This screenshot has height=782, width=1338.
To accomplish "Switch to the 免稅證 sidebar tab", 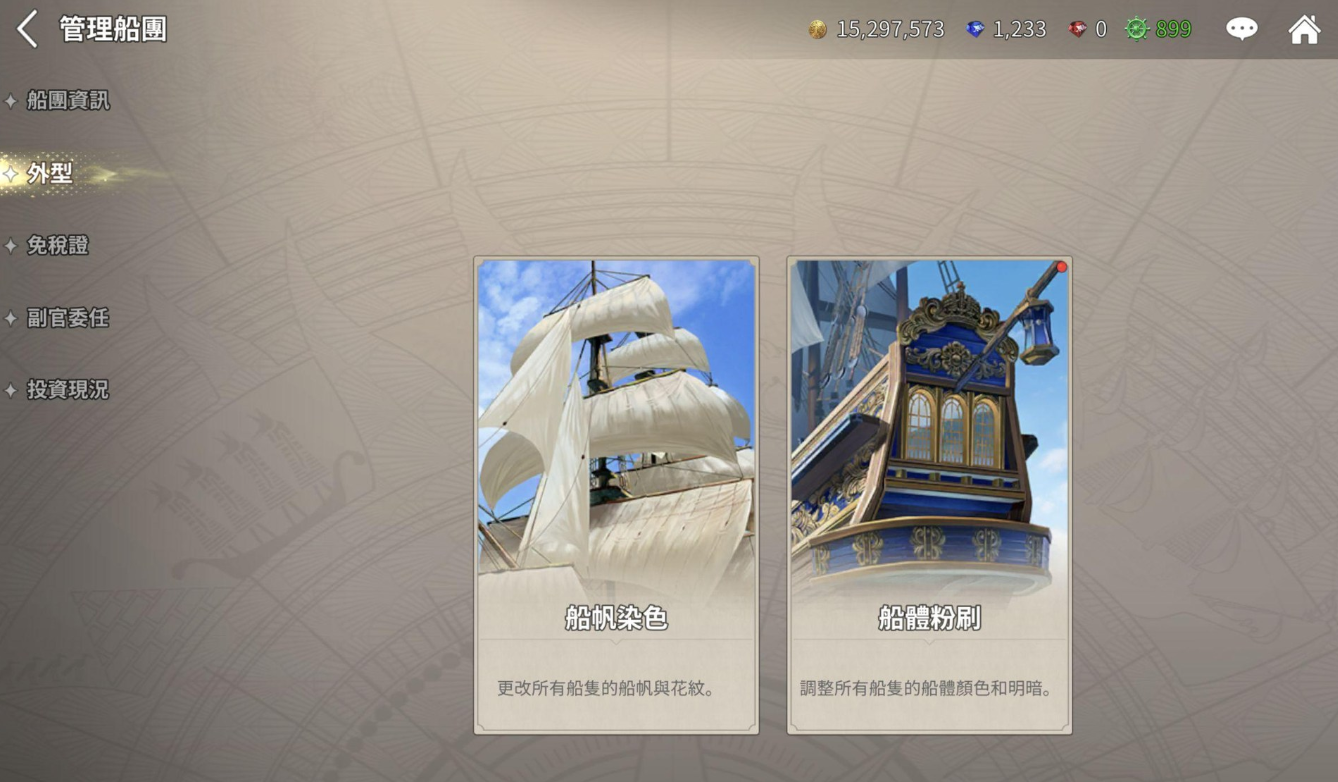I will tap(57, 245).
